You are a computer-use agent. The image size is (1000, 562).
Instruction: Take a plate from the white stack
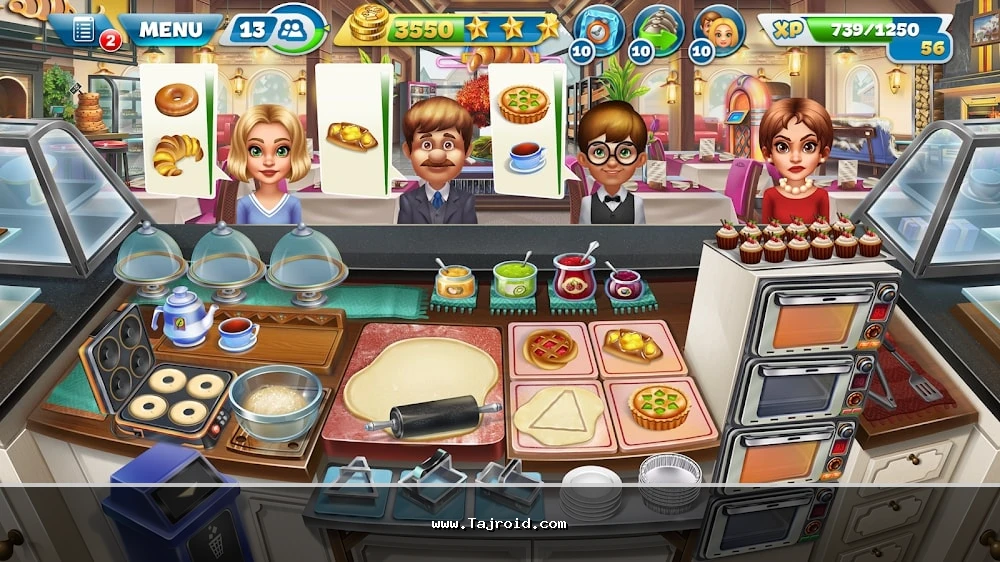click(592, 489)
